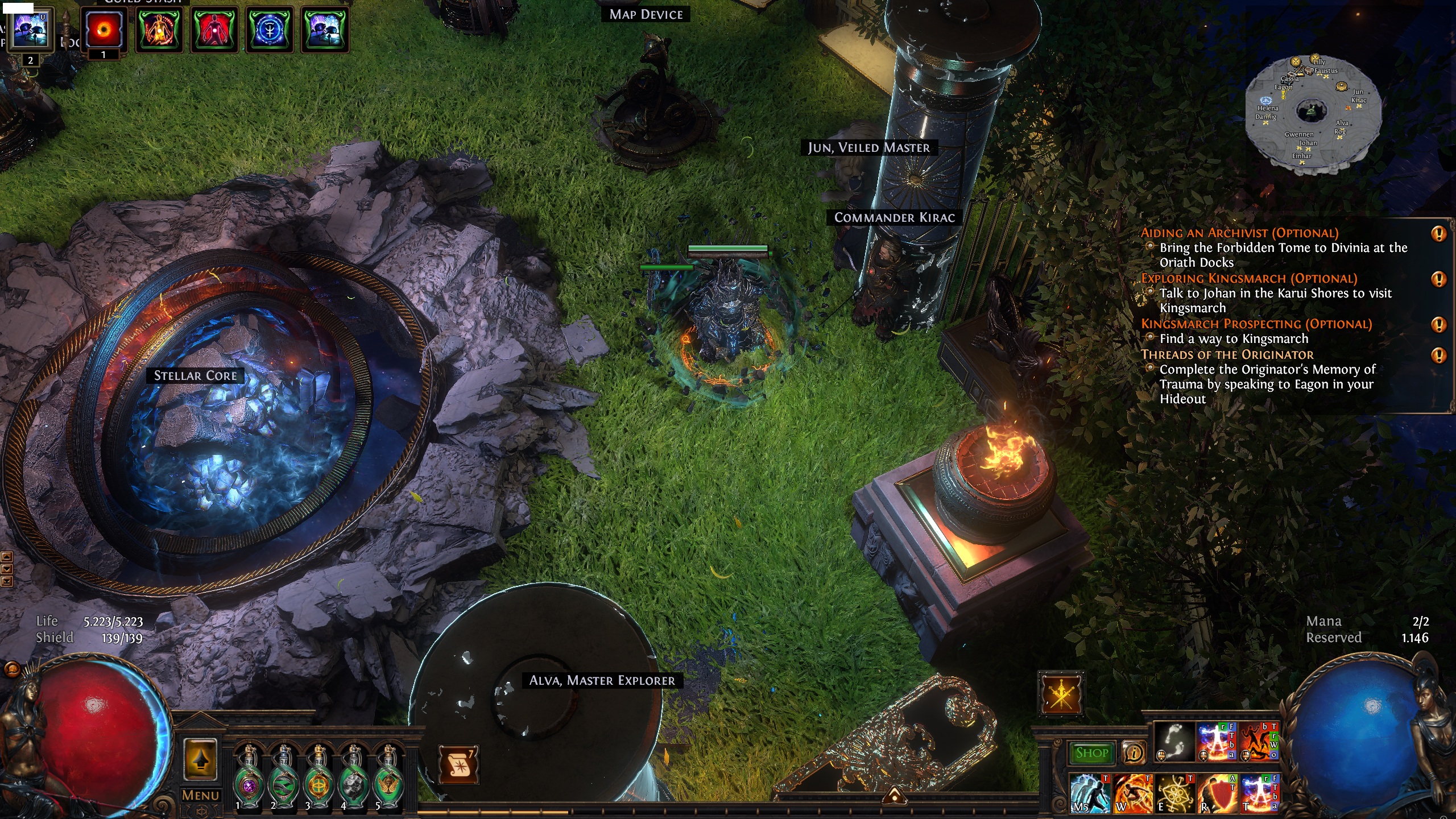The width and height of the screenshot is (1456, 819).
Task: Select the Aiding an Archivist quest entry
Action: [x=1239, y=233]
